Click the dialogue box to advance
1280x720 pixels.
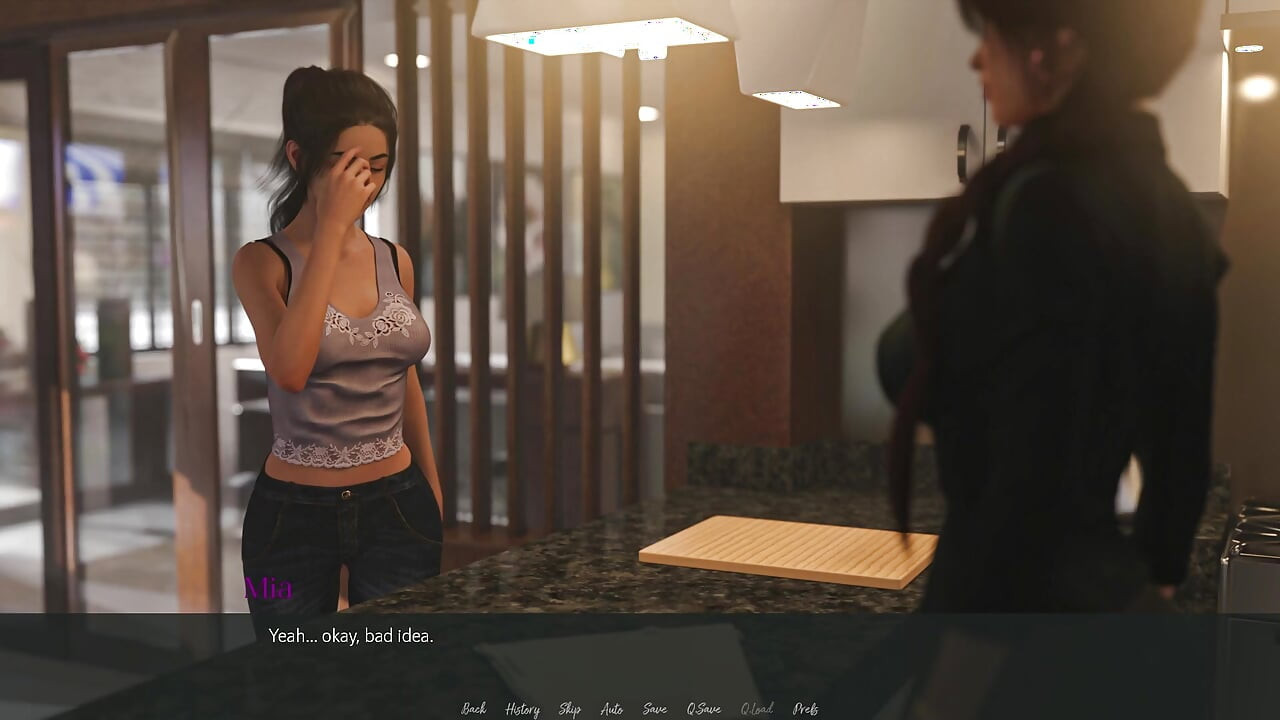[x=640, y=650]
